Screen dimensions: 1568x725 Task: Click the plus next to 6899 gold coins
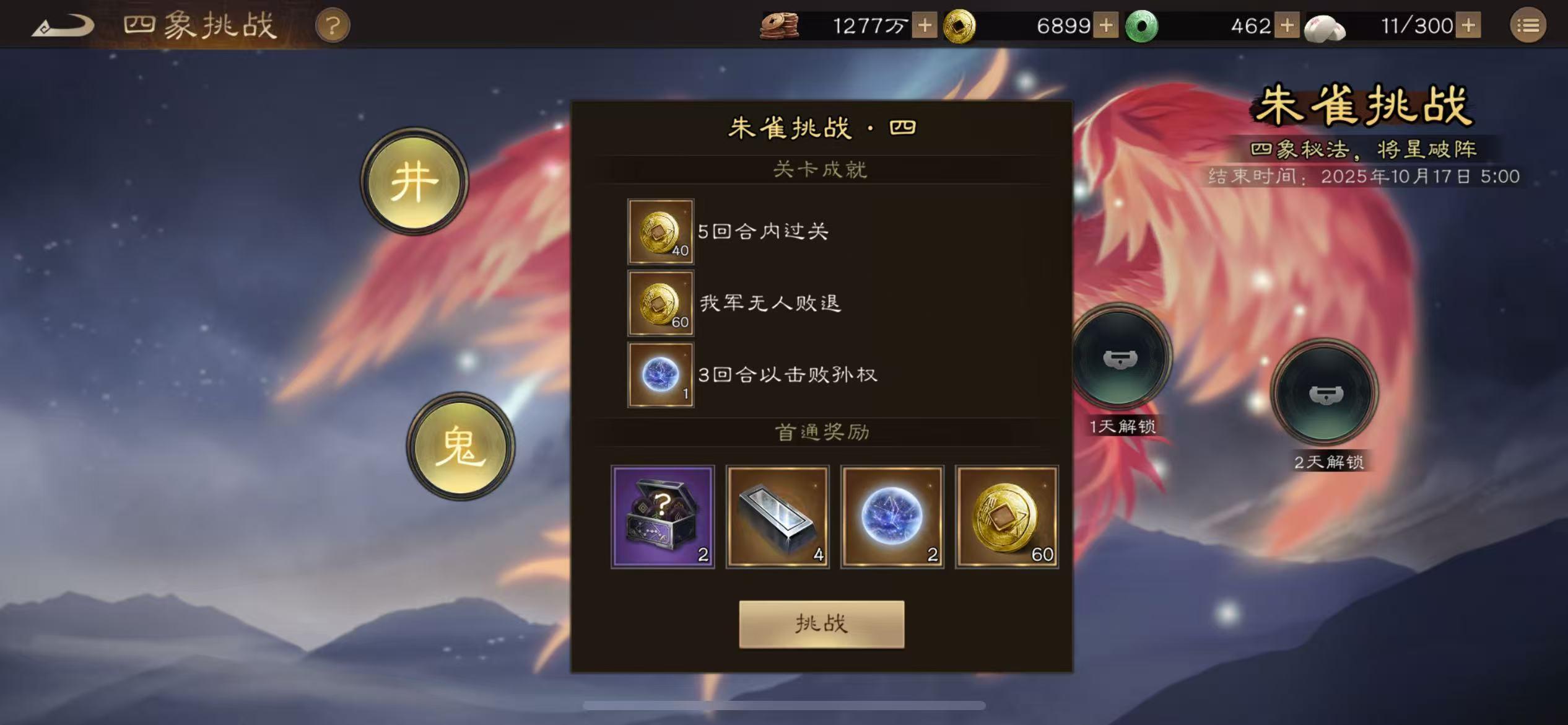click(1106, 25)
